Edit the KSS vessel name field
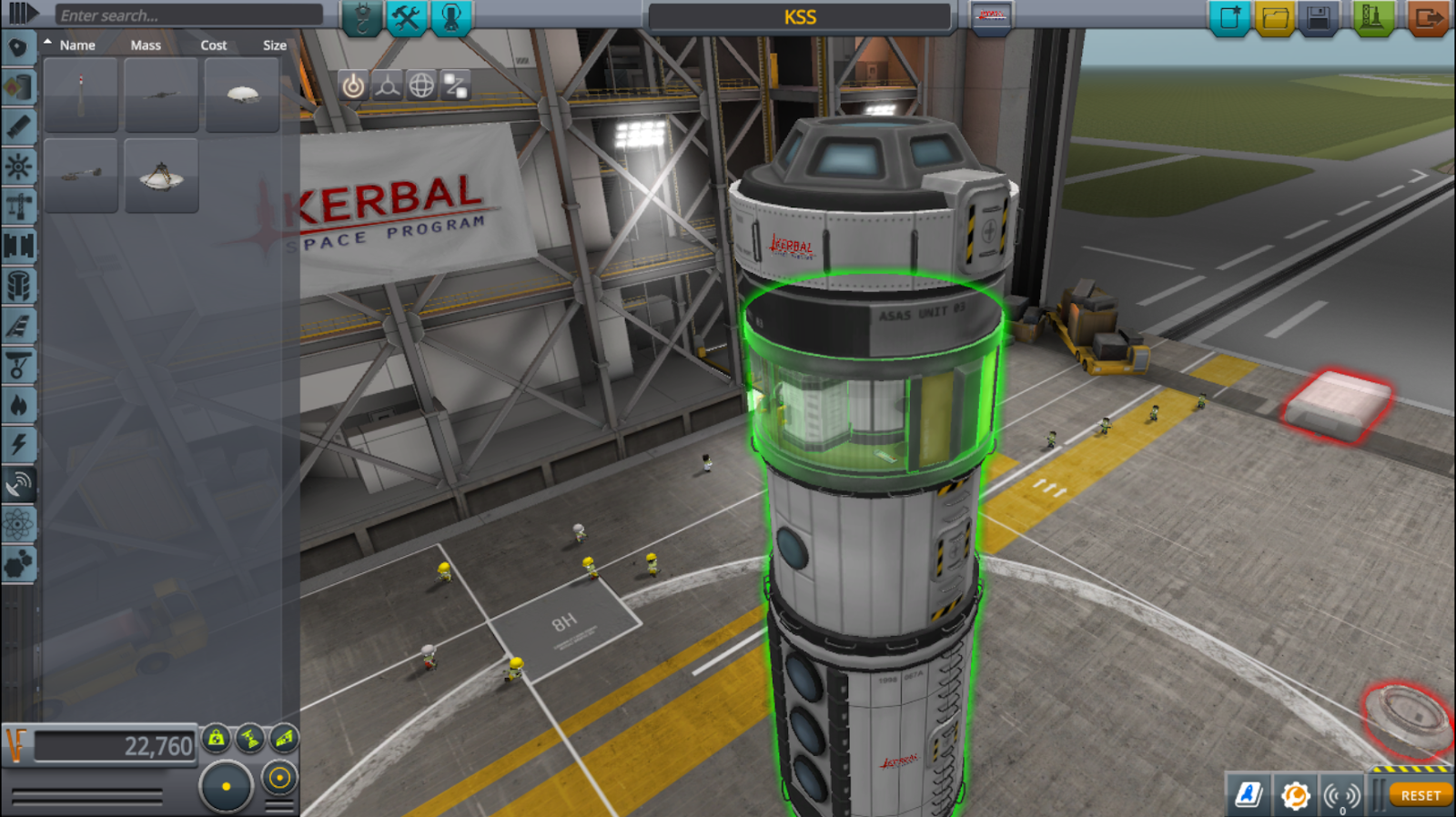The height and width of the screenshot is (817, 1456). (800, 17)
